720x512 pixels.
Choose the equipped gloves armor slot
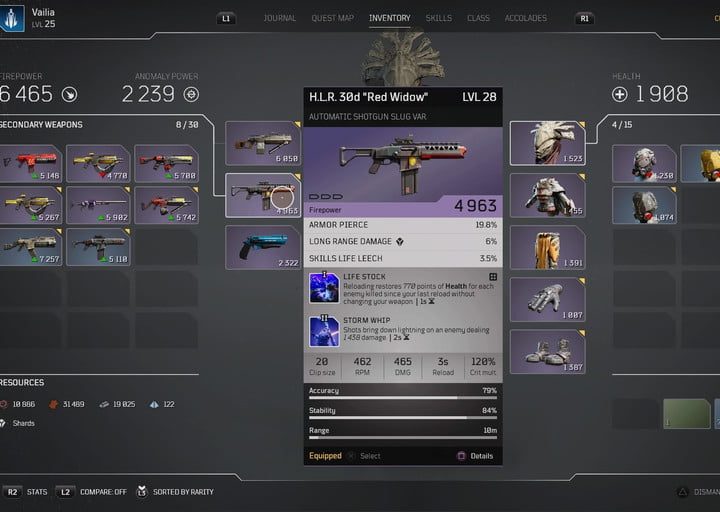click(x=547, y=299)
